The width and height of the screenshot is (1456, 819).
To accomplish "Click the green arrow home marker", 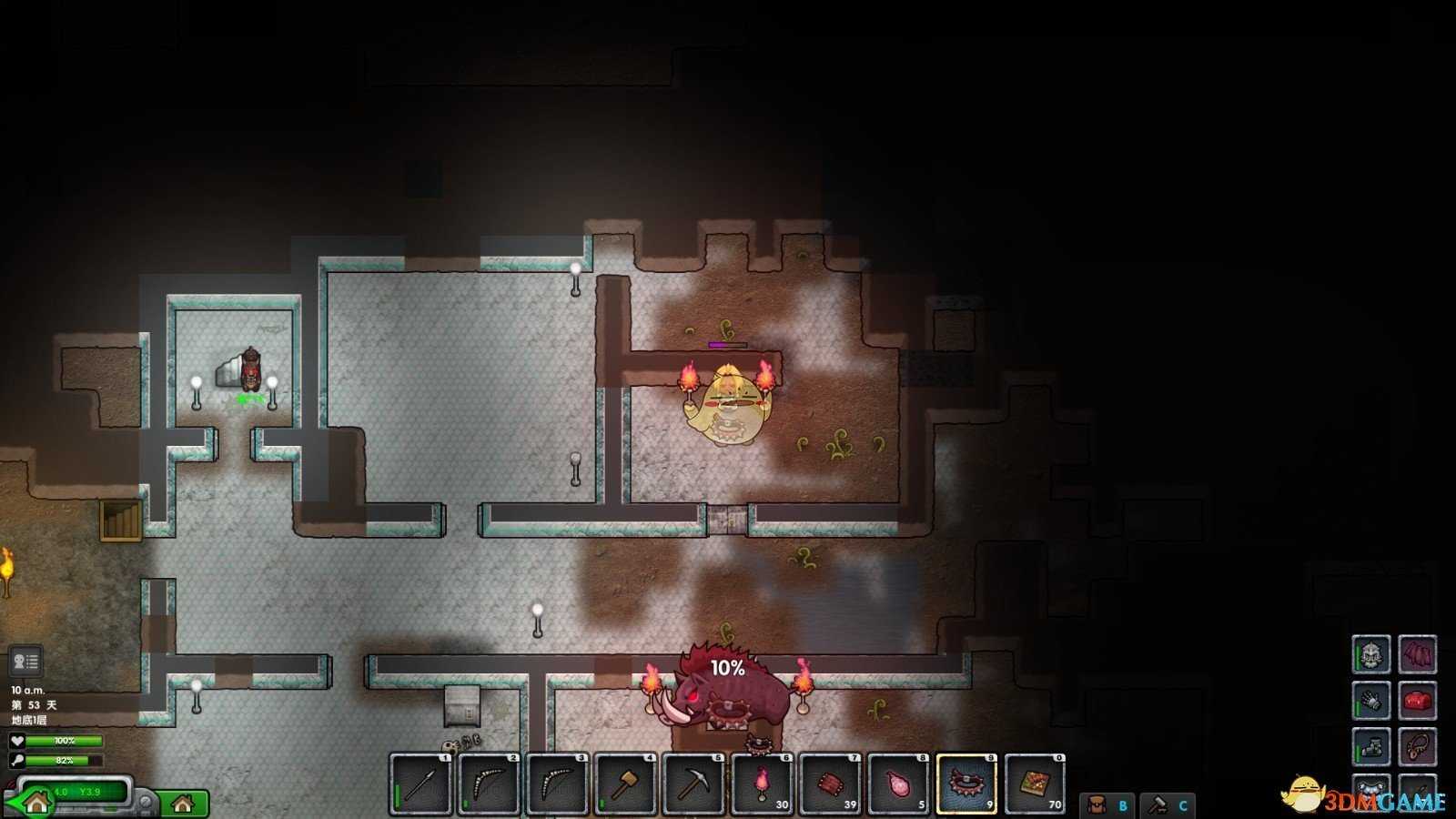I will point(35,803).
